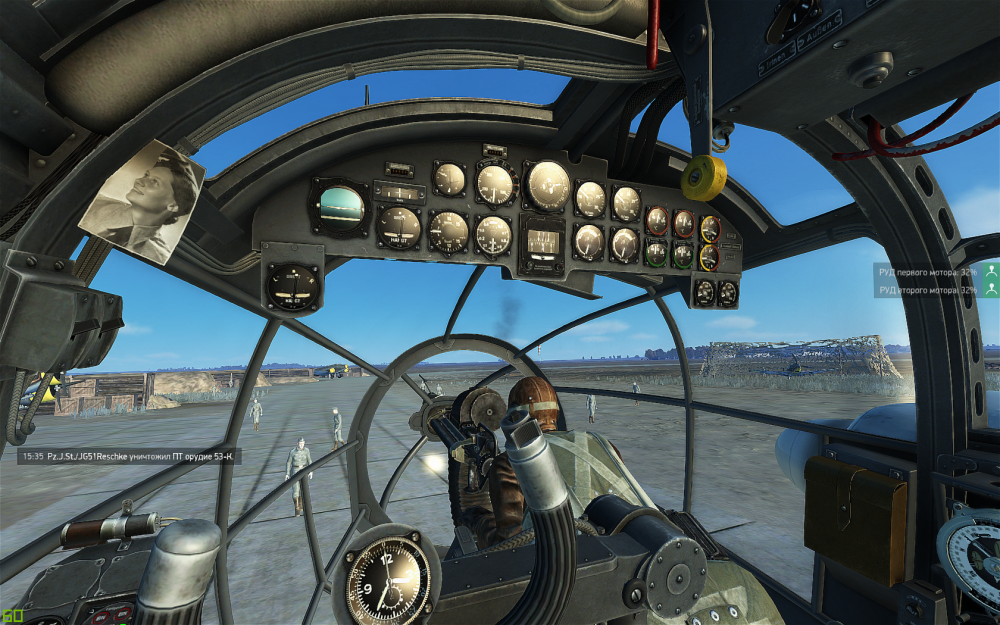Select the Pz.J.St./JG51Reschke chat log message
The width and height of the screenshot is (1000, 625).
(128, 456)
